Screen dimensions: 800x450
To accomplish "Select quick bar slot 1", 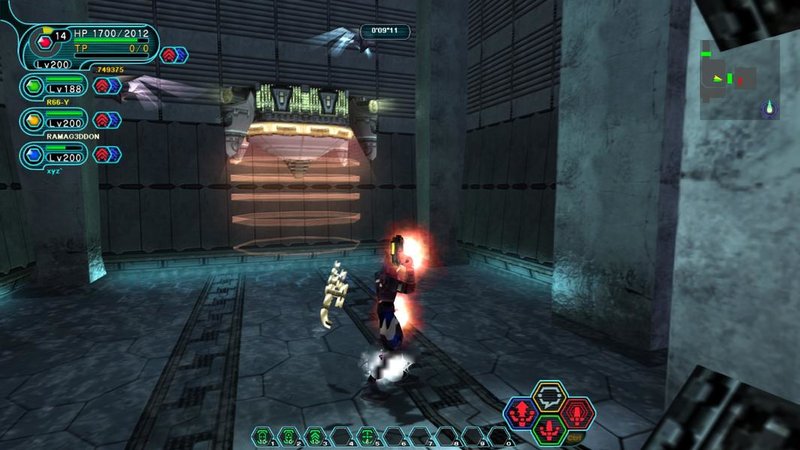I will pos(262,436).
